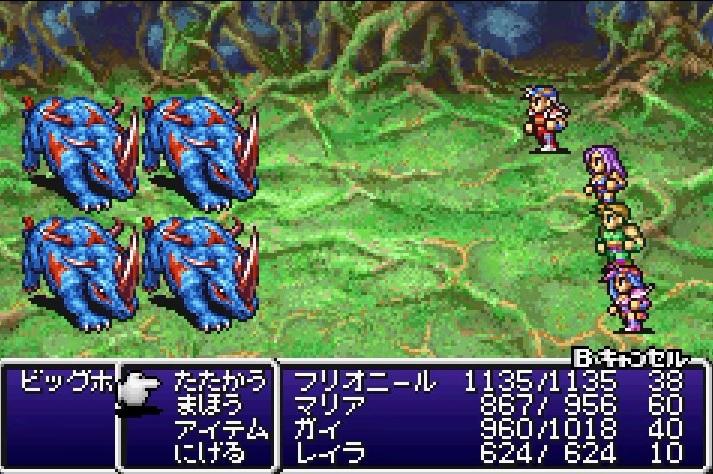
Task: Select the たたかう (Fight) command
Action: [221, 381]
